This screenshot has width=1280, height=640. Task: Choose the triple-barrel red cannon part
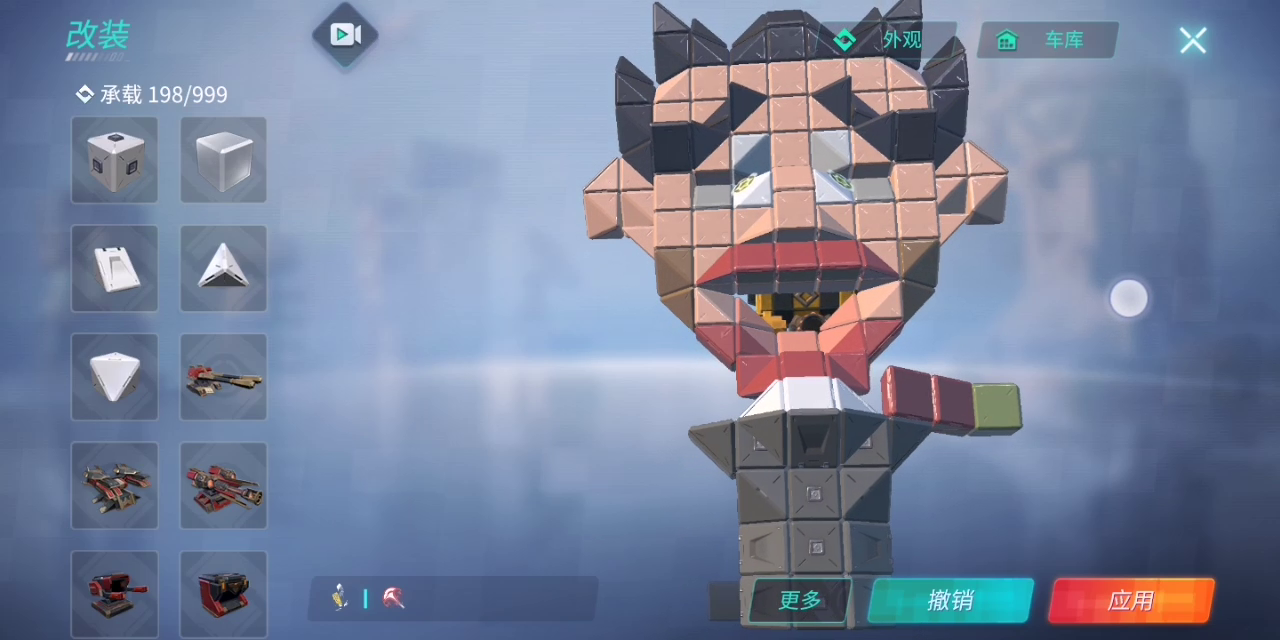(x=223, y=485)
